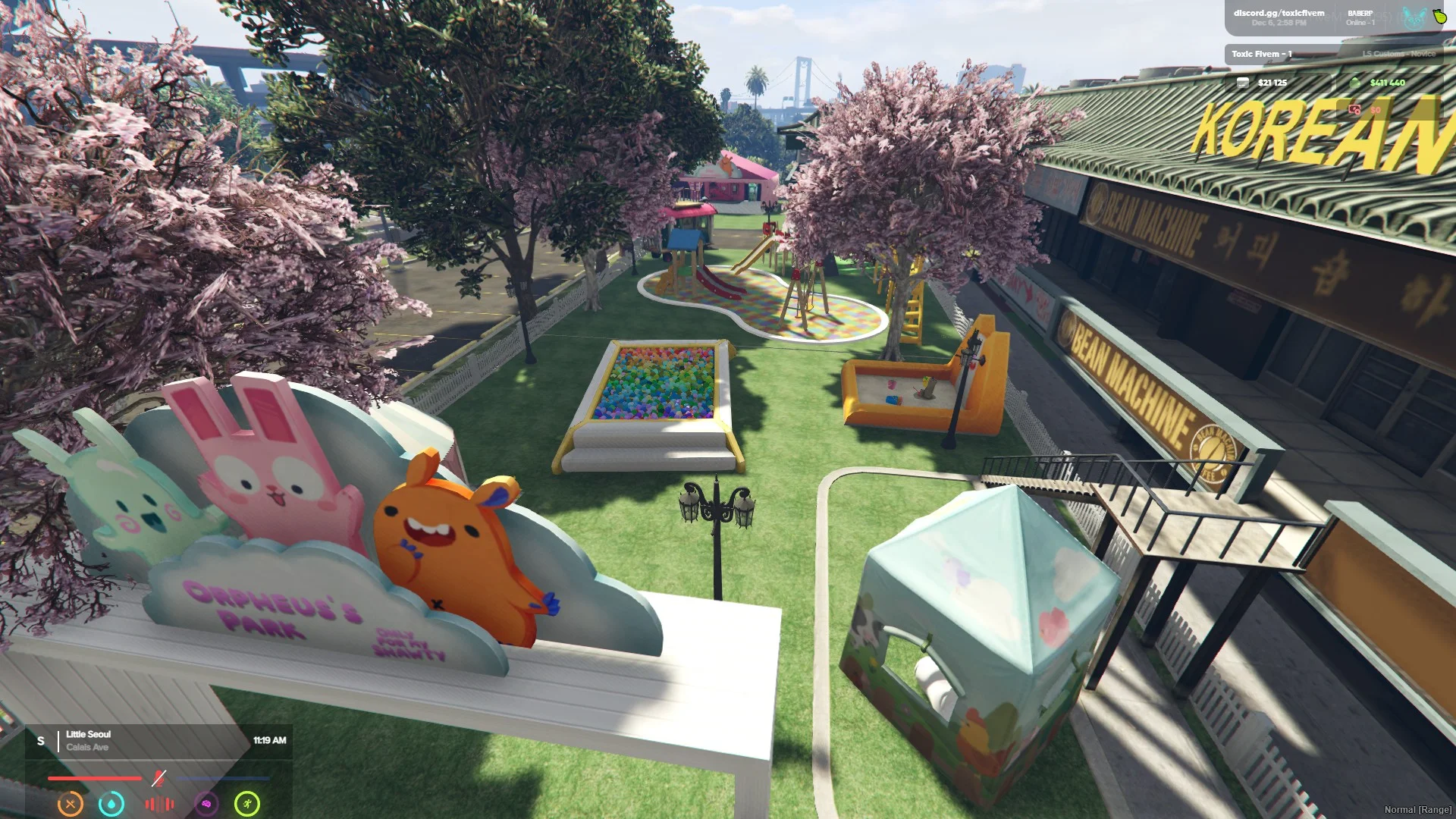Select the blue water drop thirst icon
Image resolution: width=1456 pixels, height=819 pixels.
(x=111, y=804)
